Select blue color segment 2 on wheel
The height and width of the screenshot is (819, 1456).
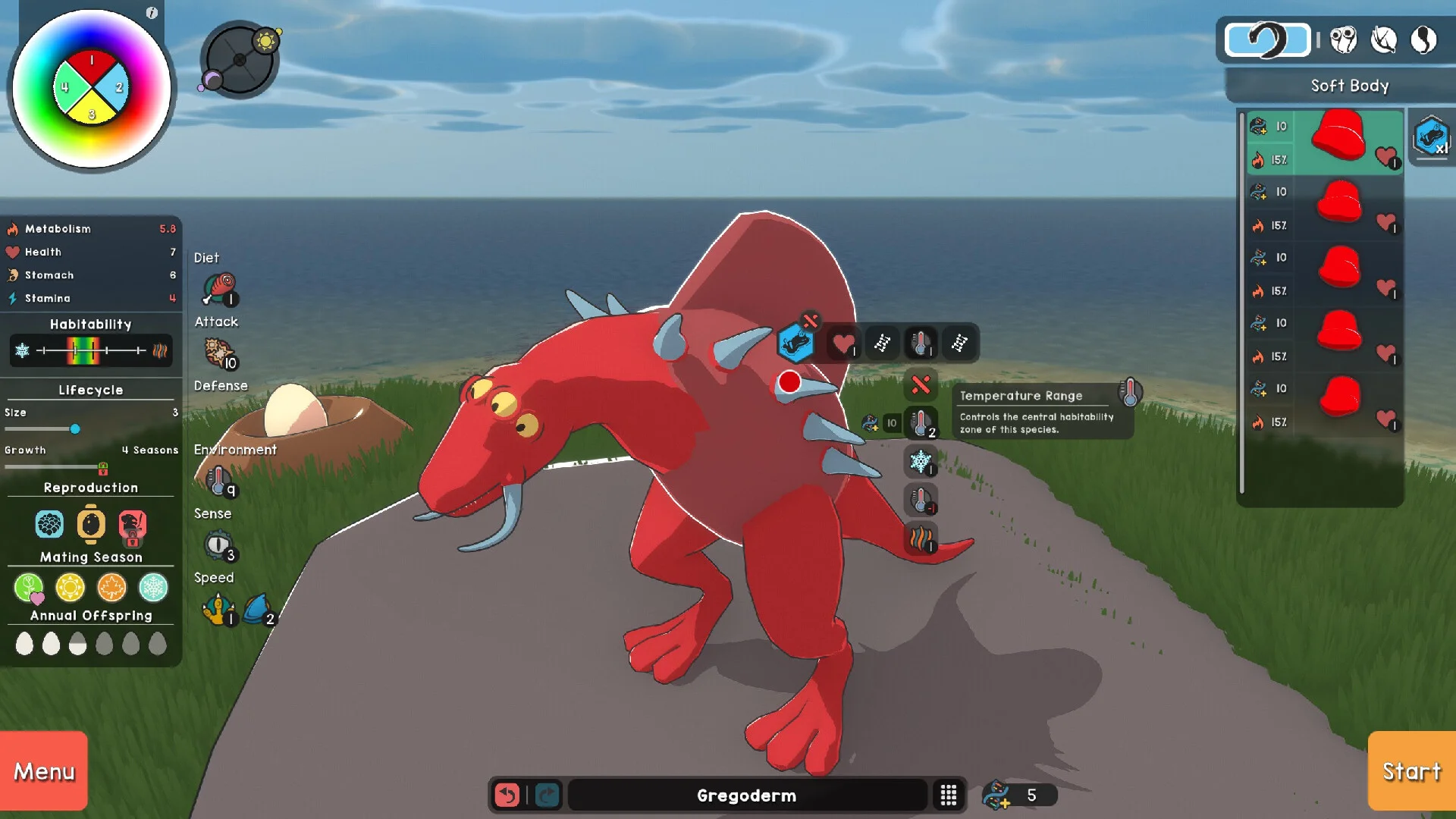(x=117, y=87)
